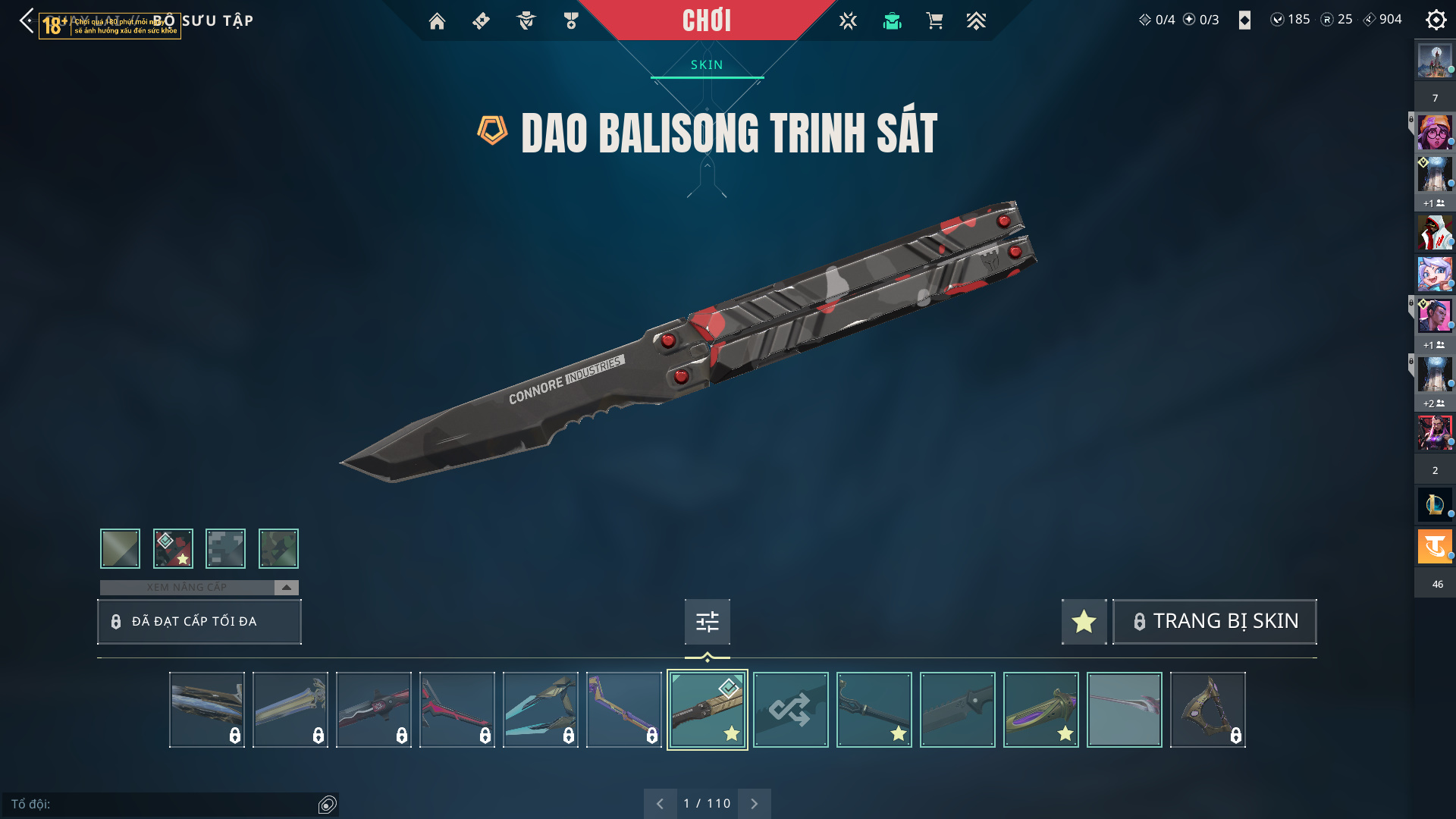
Task: Select the green and purple knife skin
Action: pos(1040,710)
